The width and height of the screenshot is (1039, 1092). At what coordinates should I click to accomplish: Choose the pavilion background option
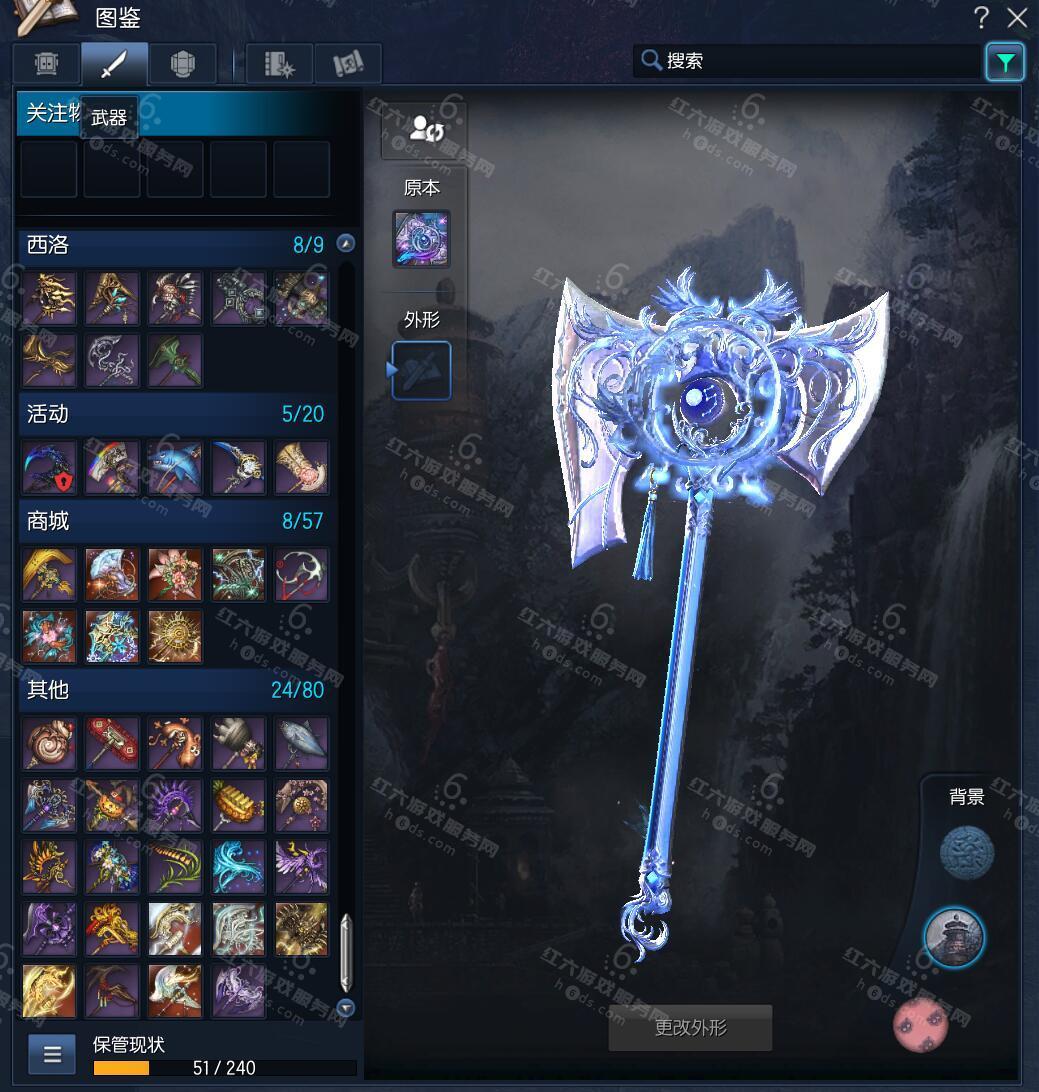[x=953, y=938]
